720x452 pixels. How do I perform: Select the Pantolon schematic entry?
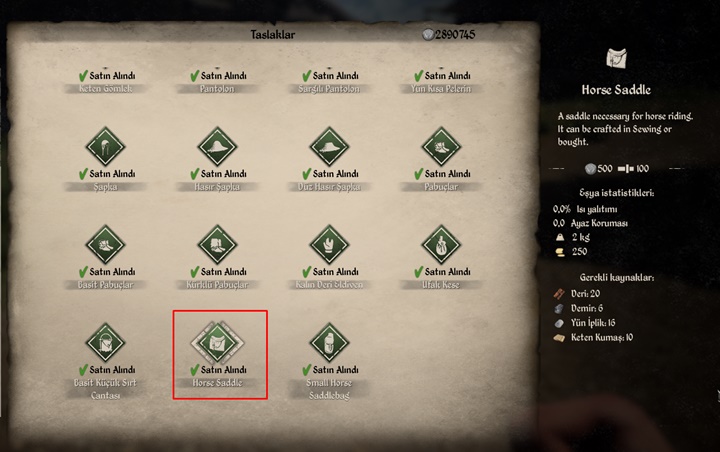pos(218,82)
